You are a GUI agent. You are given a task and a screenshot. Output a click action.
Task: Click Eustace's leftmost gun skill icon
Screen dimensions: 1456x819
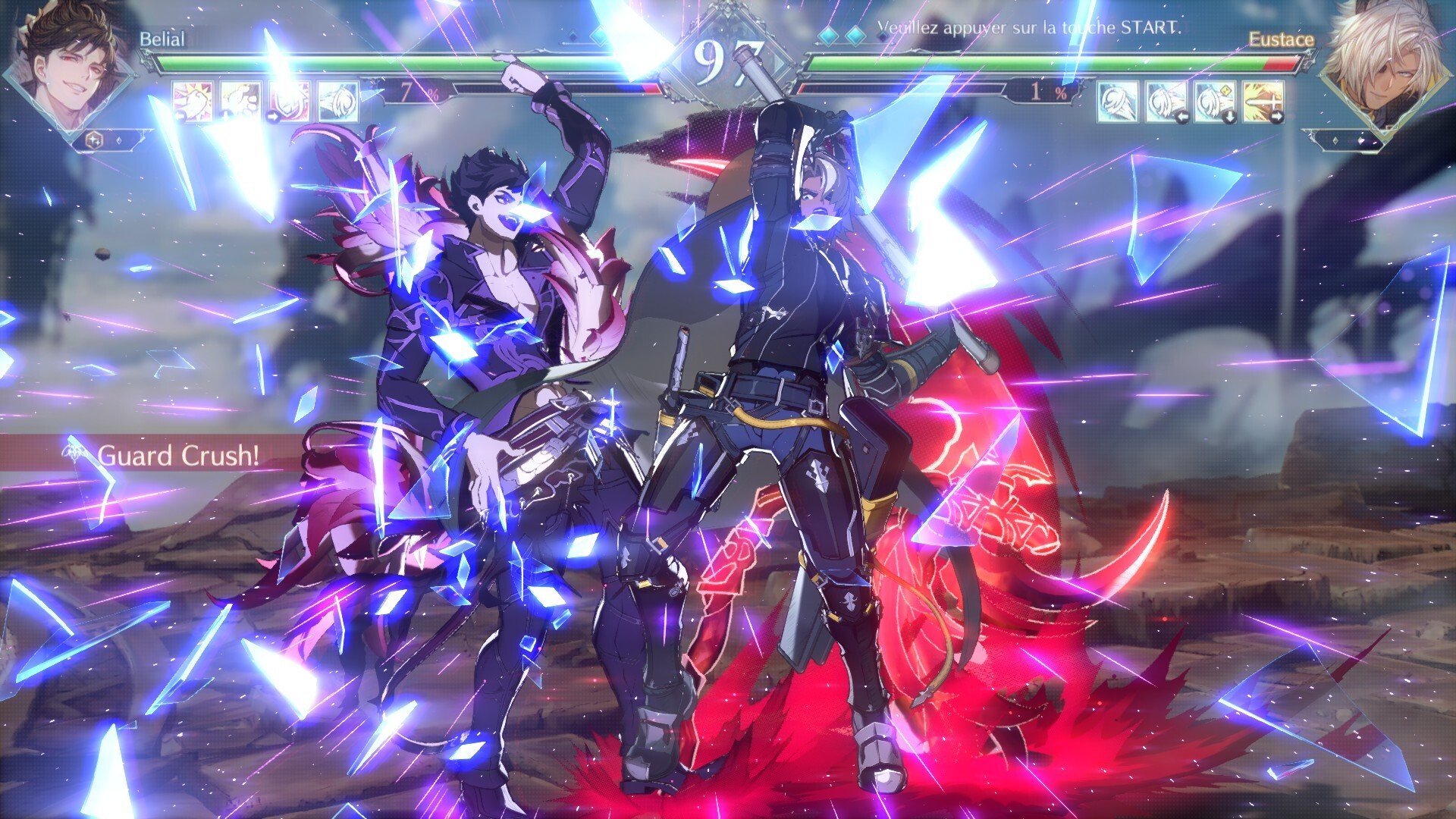click(x=1119, y=102)
